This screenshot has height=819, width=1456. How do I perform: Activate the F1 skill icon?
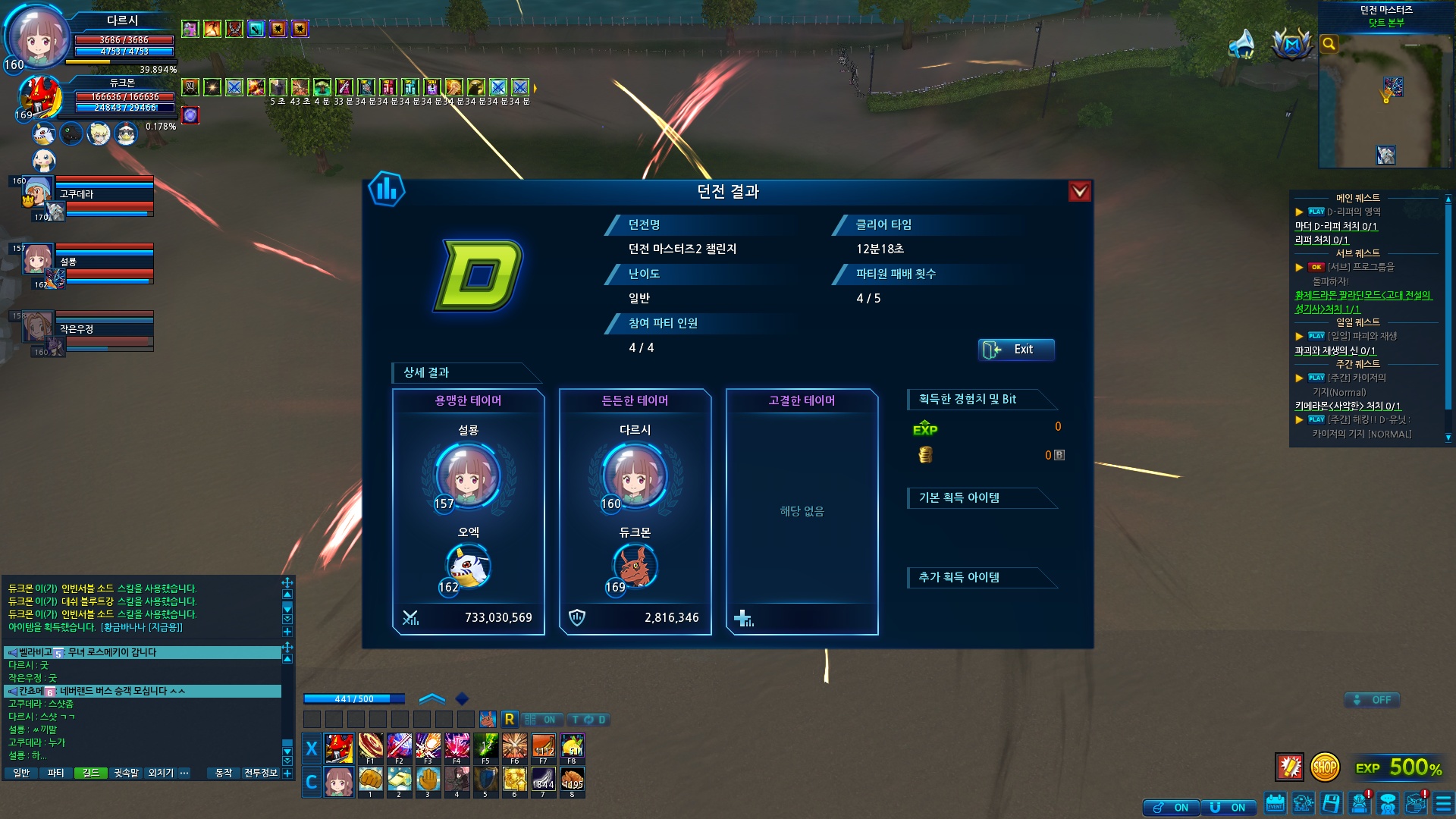click(x=371, y=748)
